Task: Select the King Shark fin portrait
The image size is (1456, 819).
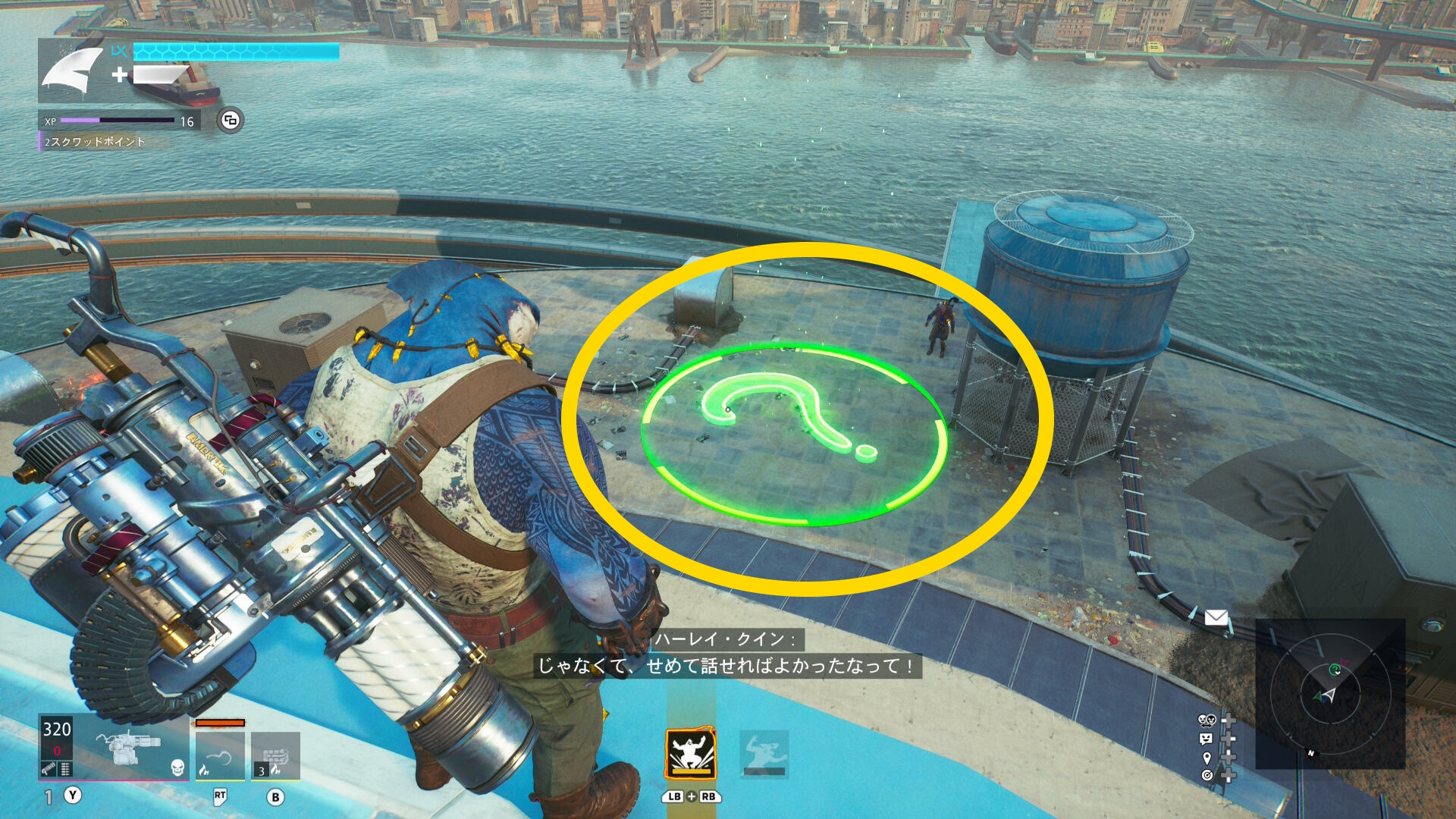Action: pos(72,71)
